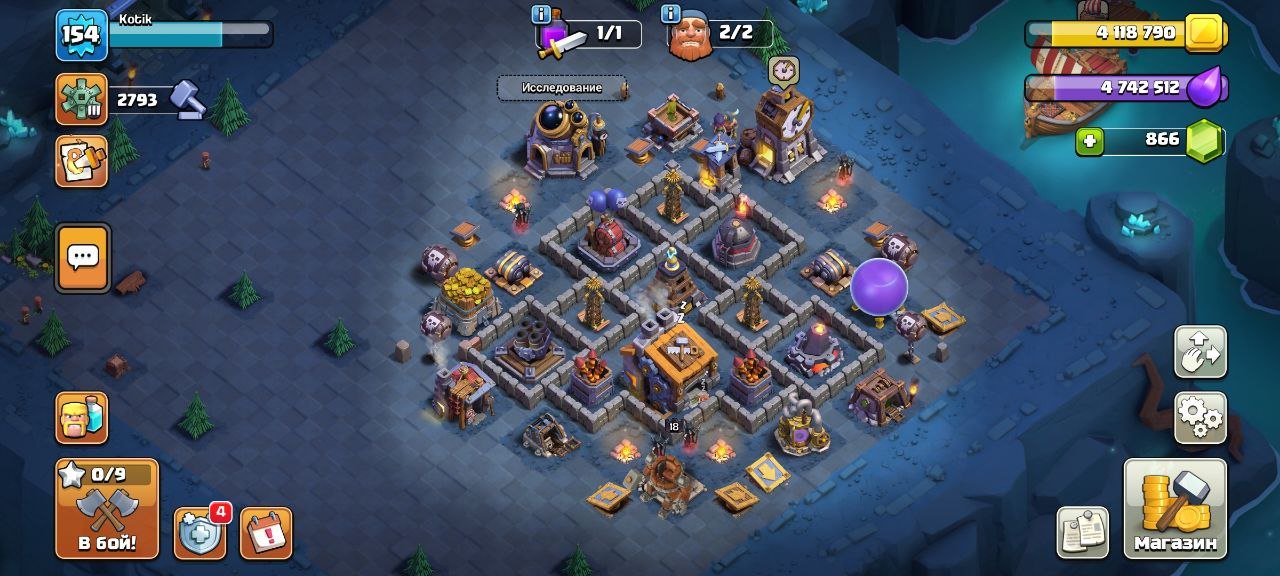Open the Магазин shop

(x=1175, y=509)
